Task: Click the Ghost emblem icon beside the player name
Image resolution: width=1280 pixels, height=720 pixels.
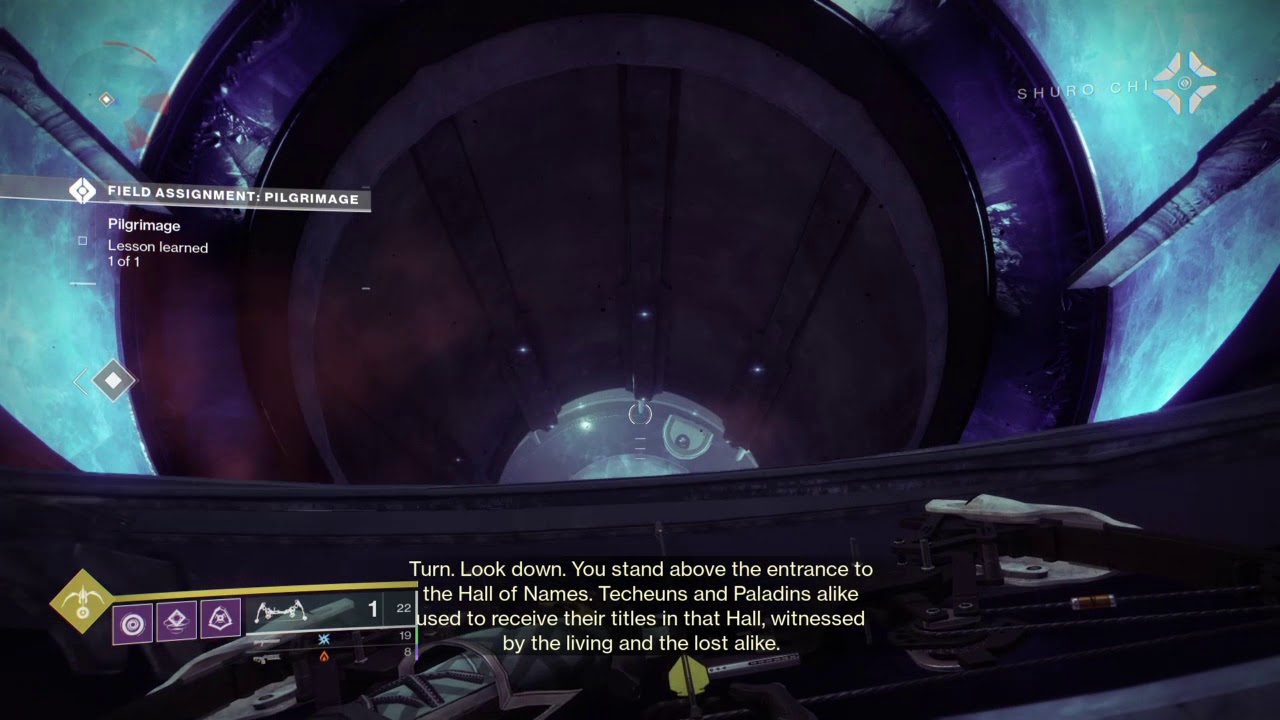Action: (1184, 82)
